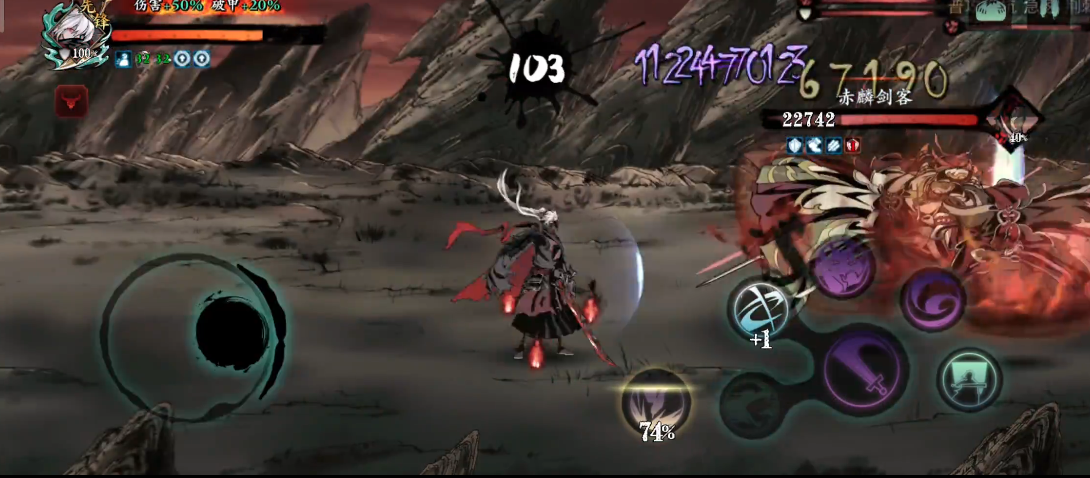
Task: Tap the red bull head icon
Action: [71, 100]
